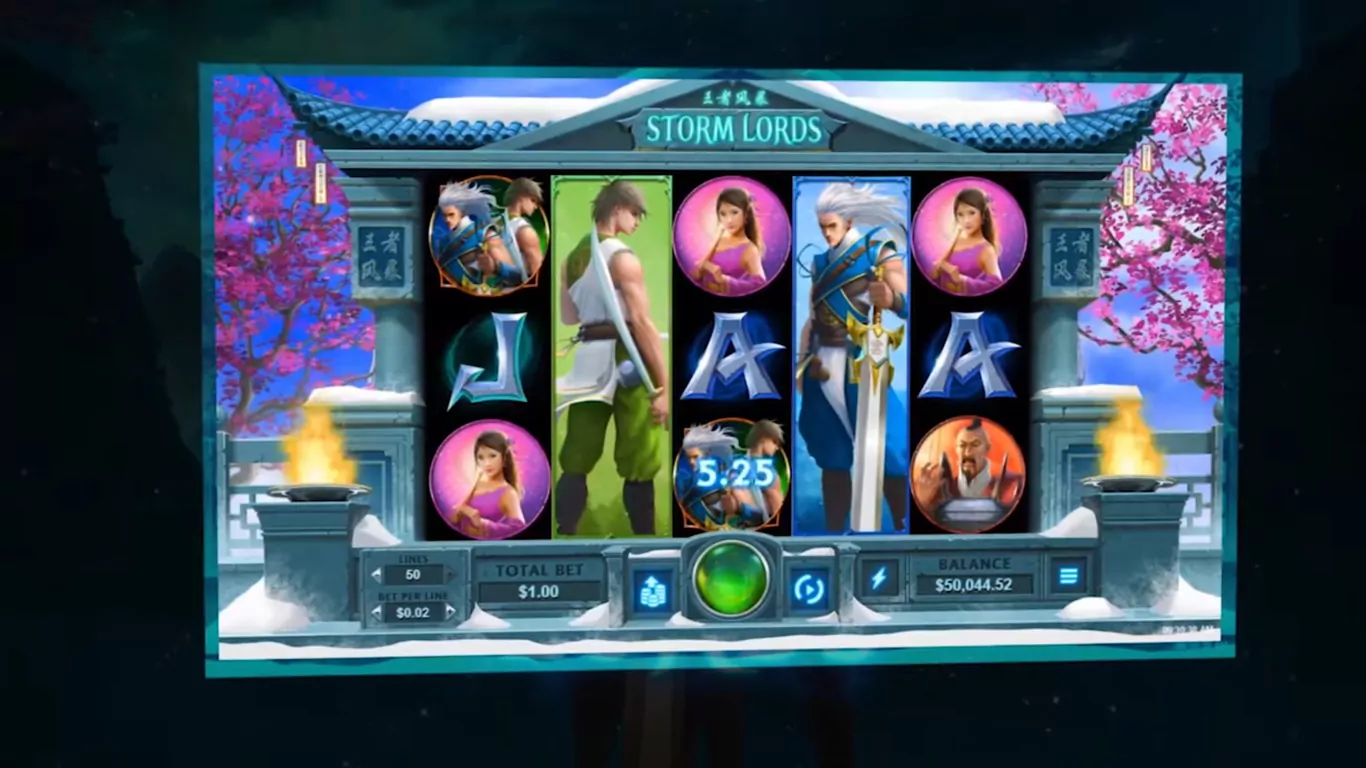This screenshot has height=768, width=1366.
Task: Open the hamburger menu button
Action: coord(1068,575)
